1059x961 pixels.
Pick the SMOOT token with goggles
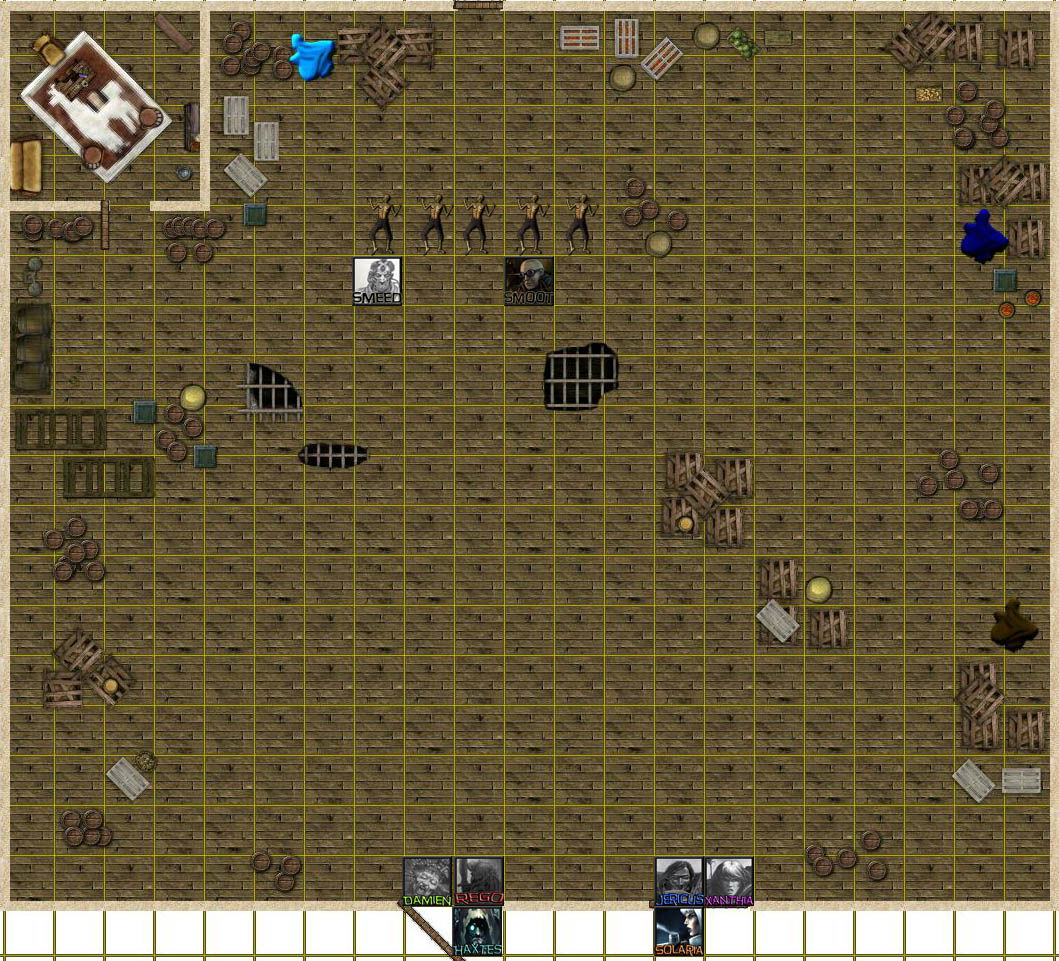coord(528,281)
